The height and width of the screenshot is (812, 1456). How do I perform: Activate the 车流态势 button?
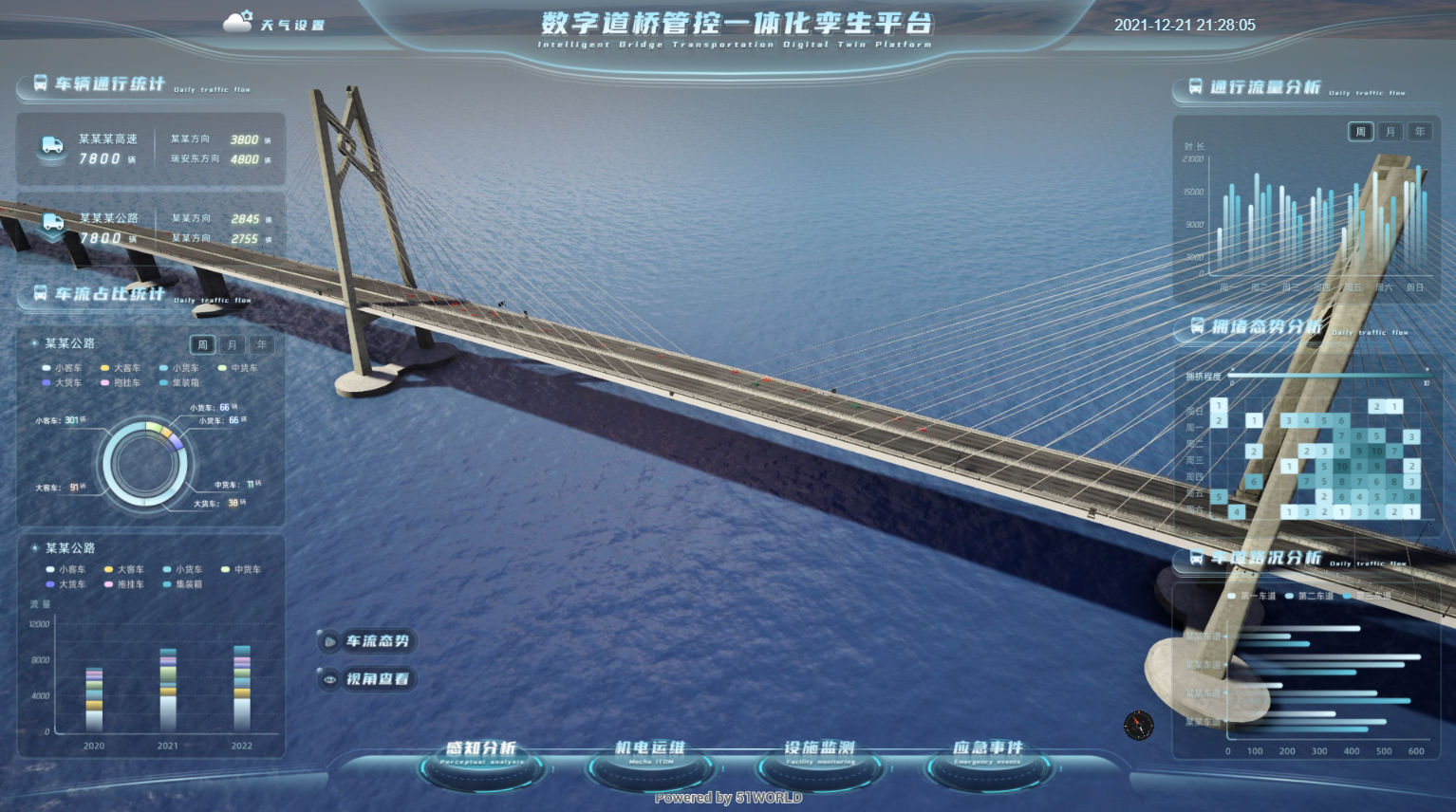(x=367, y=641)
